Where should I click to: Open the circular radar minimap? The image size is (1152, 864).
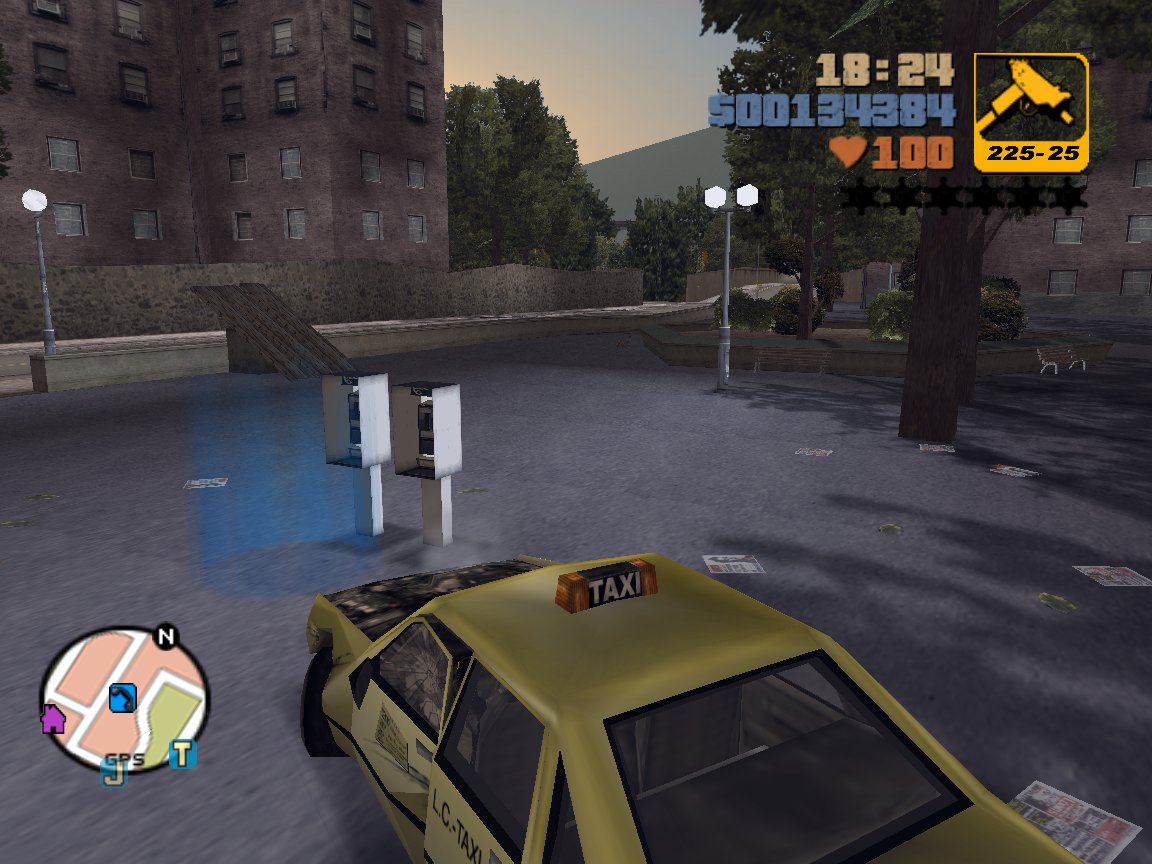125,700
